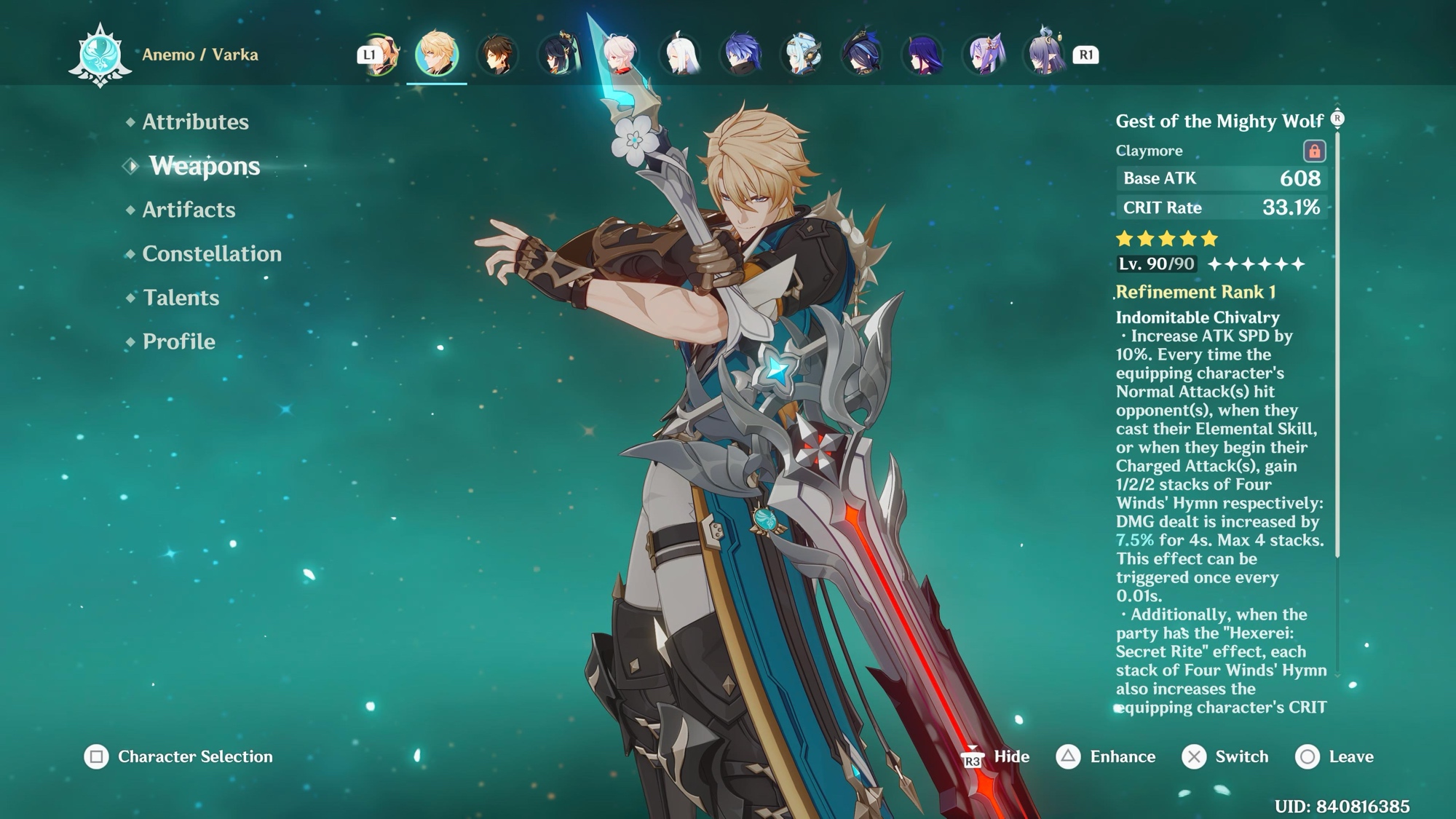Select the Weapons menu entry
This screenshot has height=819, width=1456.
[x=204, y=166]
